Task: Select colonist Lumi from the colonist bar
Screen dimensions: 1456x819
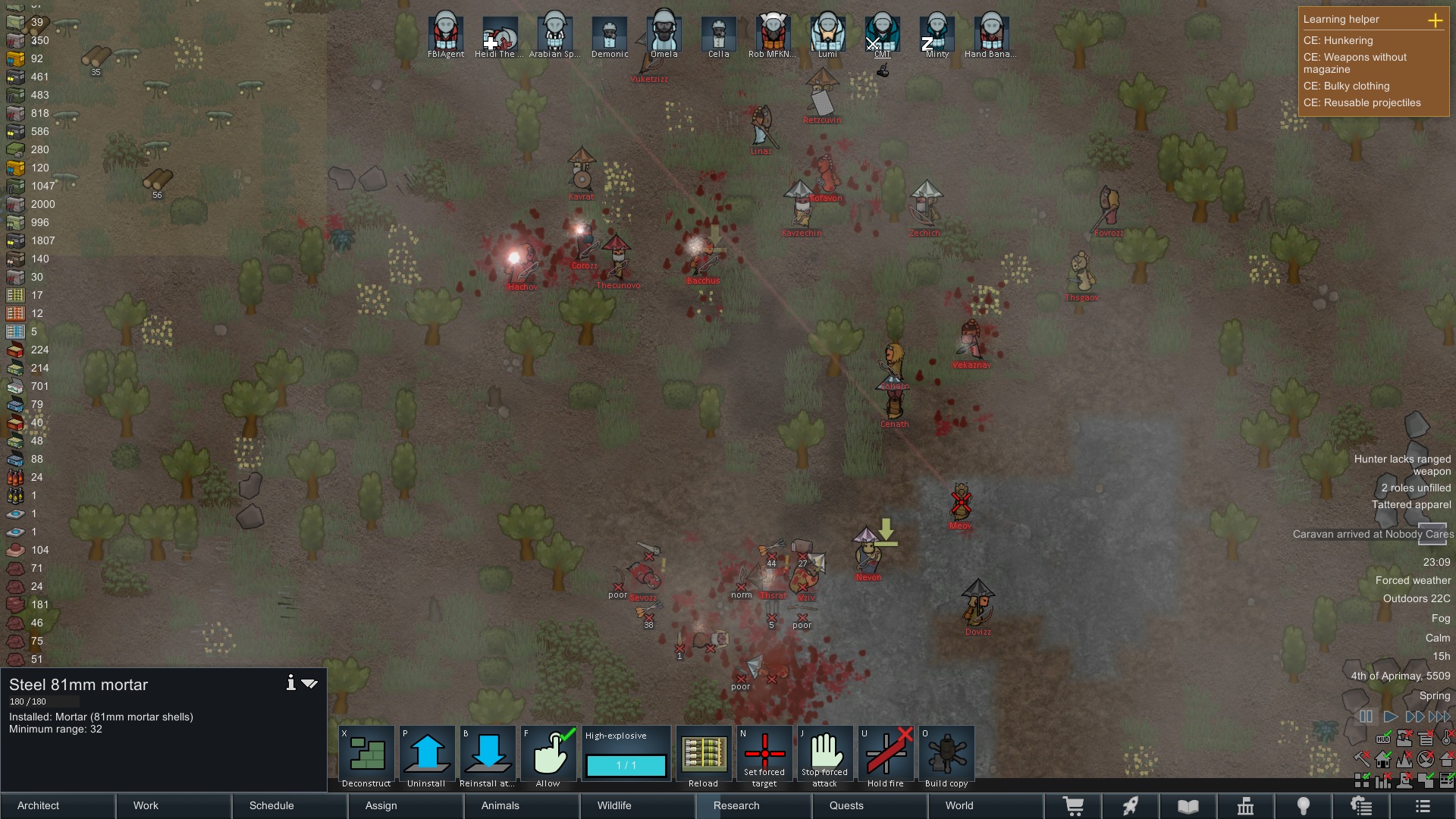Action: coord(827,32)
